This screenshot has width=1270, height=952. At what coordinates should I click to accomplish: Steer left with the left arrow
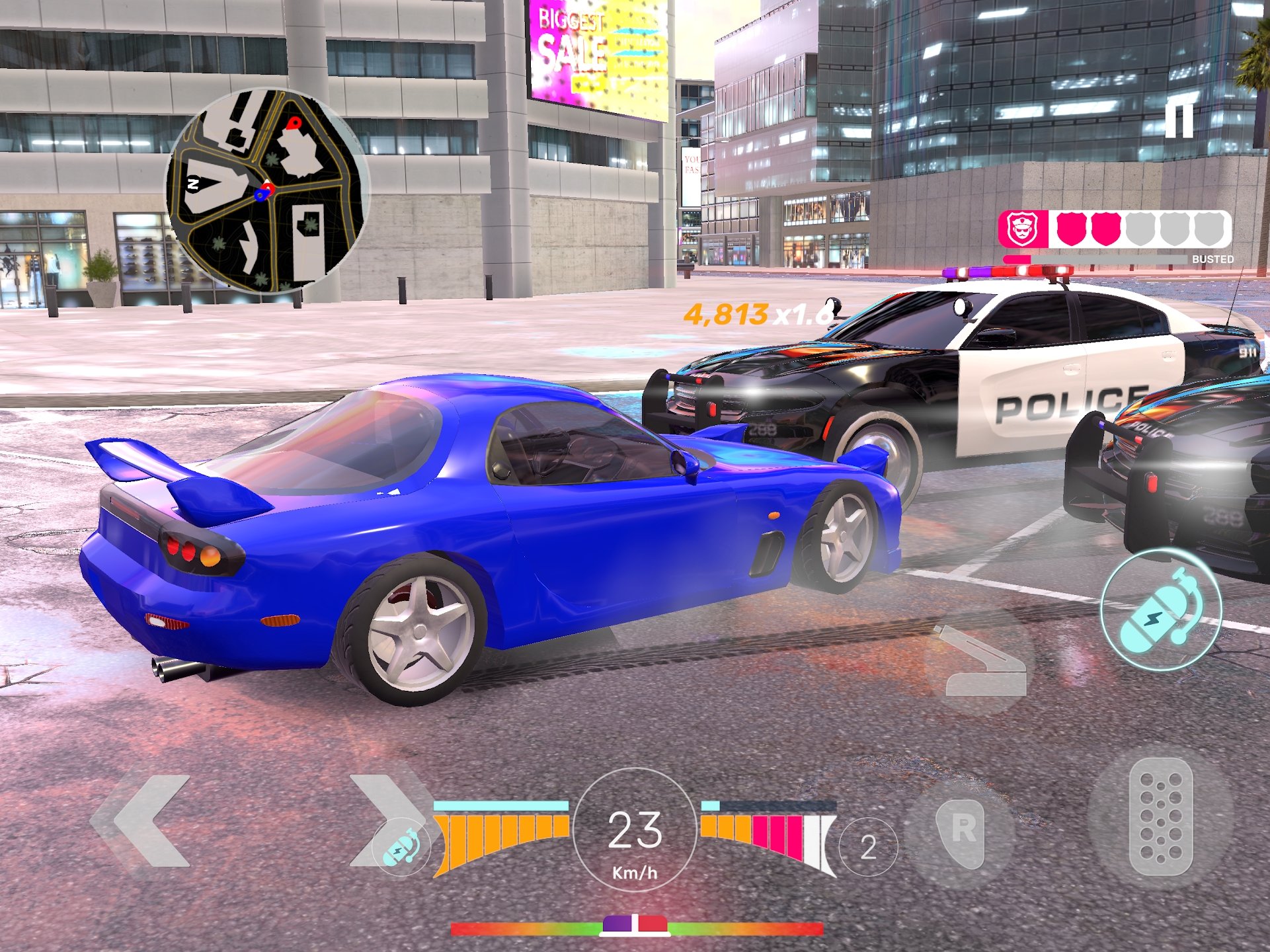pos(149,820)
